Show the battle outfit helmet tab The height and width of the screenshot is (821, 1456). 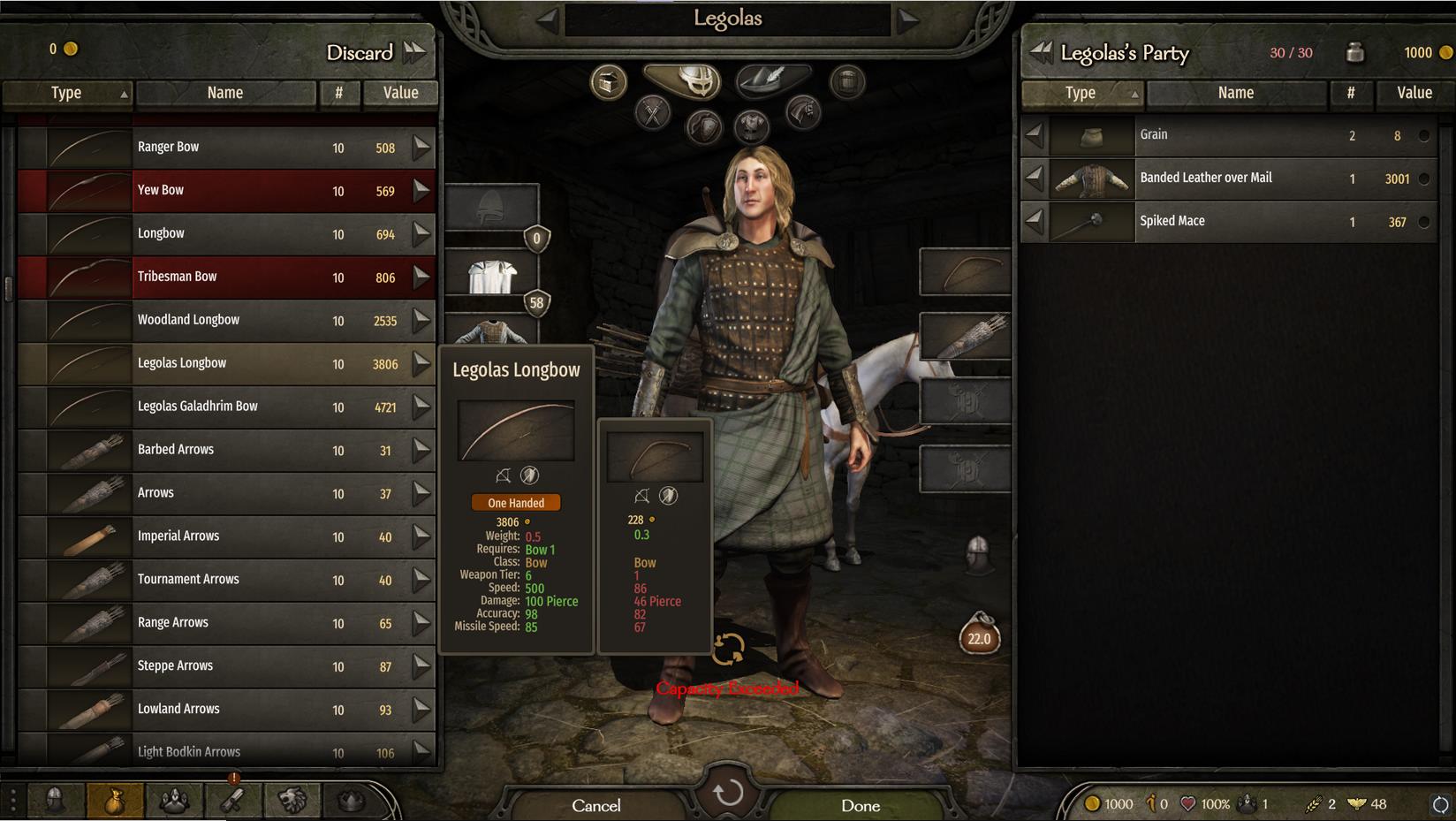tap(684, 80)
